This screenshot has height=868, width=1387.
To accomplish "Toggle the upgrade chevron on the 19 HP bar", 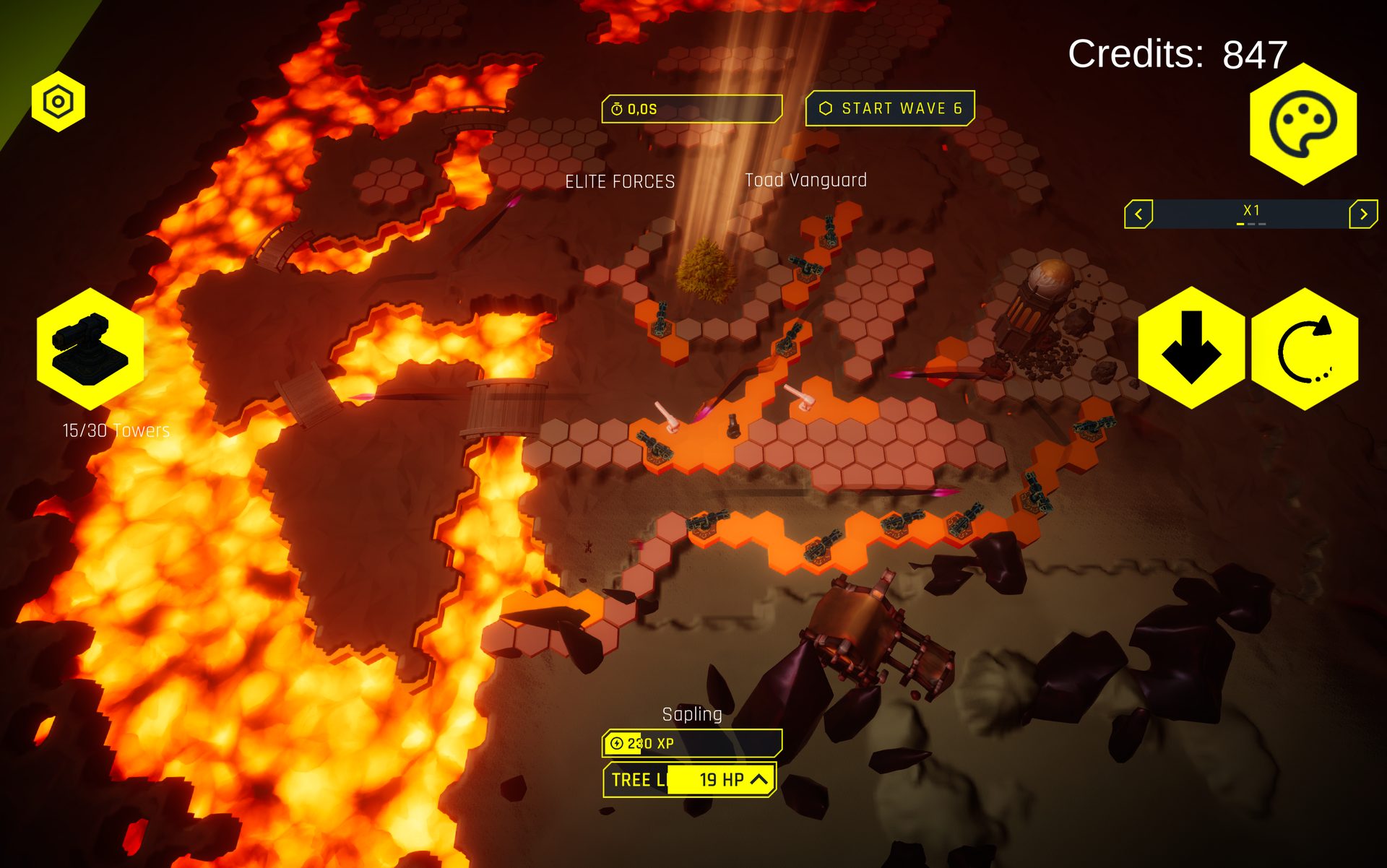I will click(x=758, y=780).
